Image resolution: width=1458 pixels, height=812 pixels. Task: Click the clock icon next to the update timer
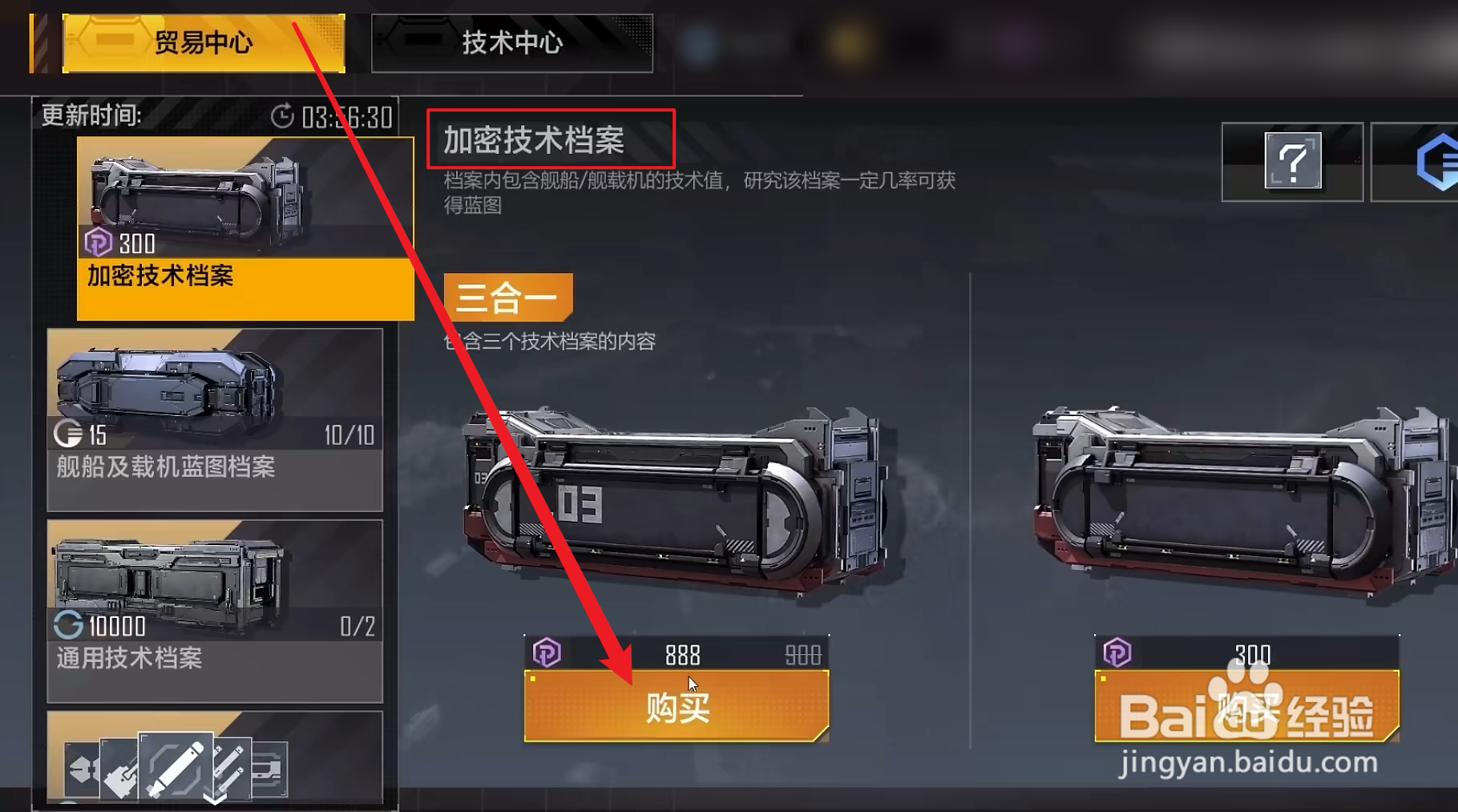[x=282, y=117]
